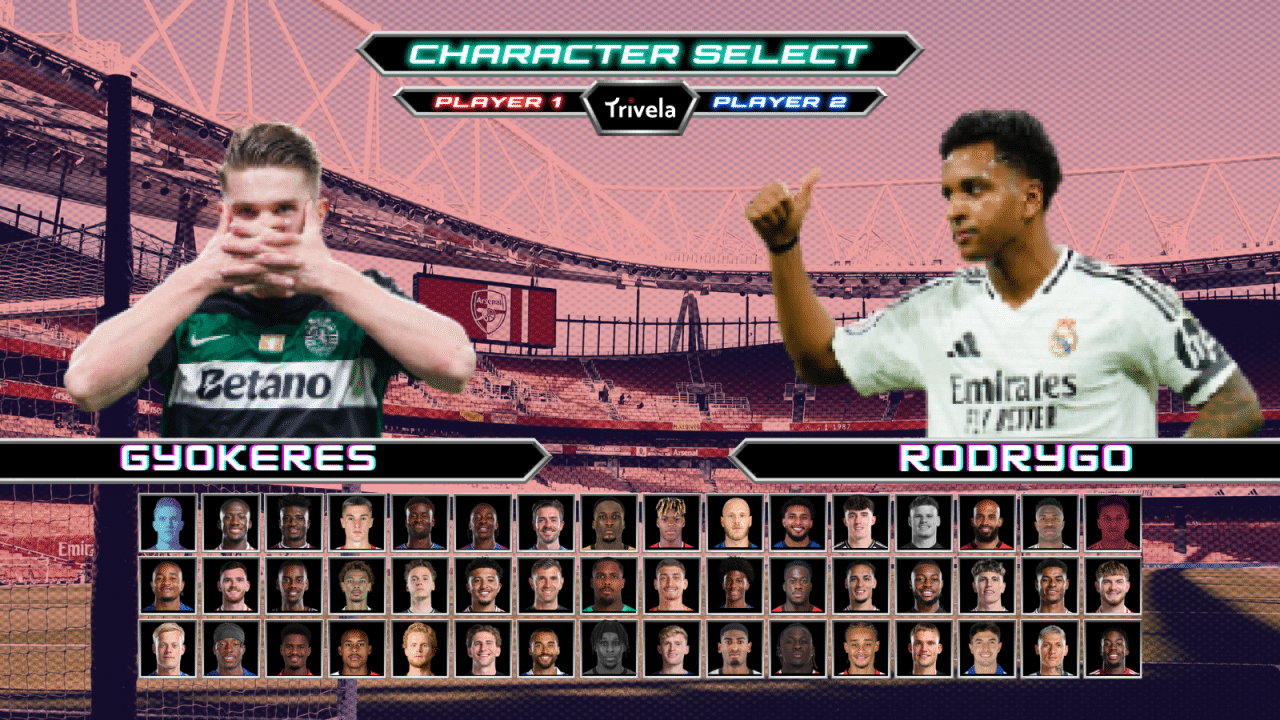Select the grayscale smiling short-haired portrait
The image size is (1280, 720).
point(923,522)
